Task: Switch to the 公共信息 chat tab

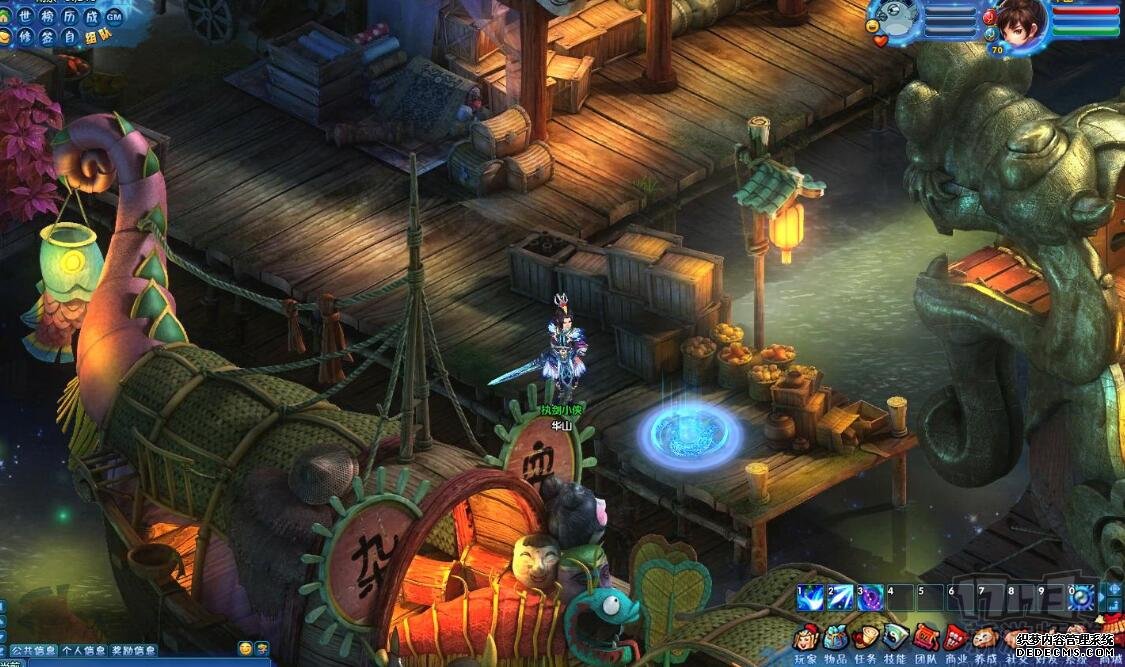Action: coord(33,650)
